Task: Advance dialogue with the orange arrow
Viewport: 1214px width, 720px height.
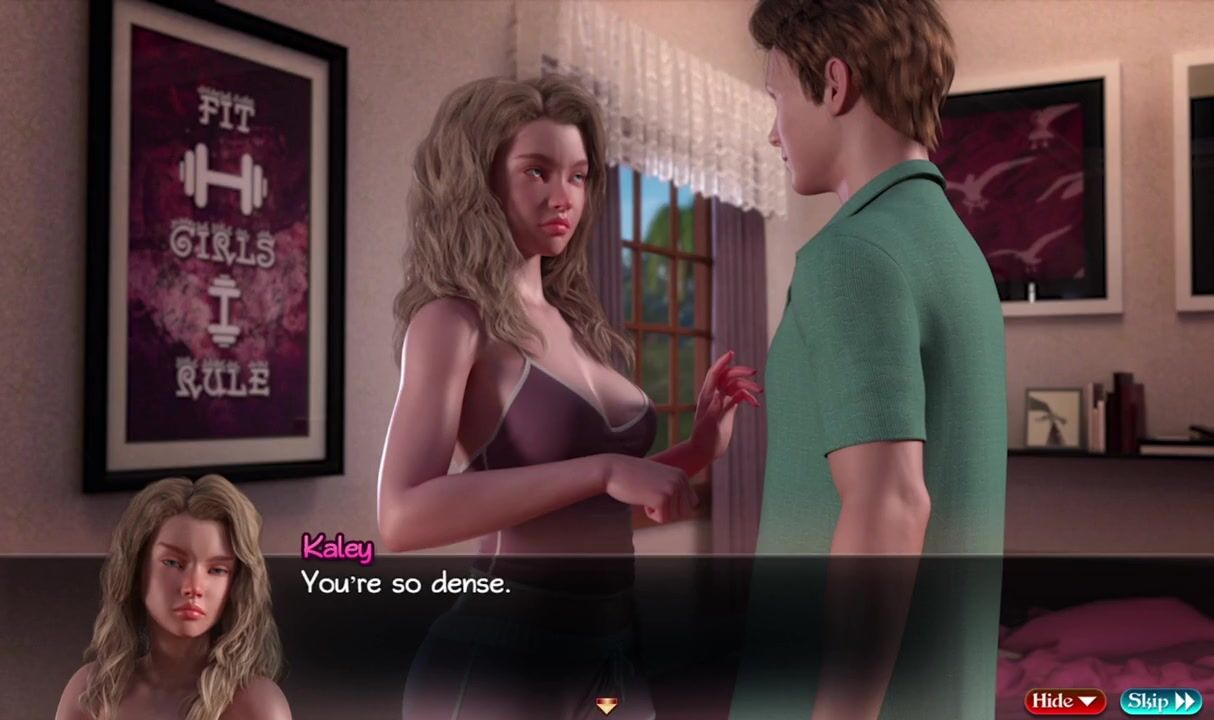Action: tap(606, 706)
